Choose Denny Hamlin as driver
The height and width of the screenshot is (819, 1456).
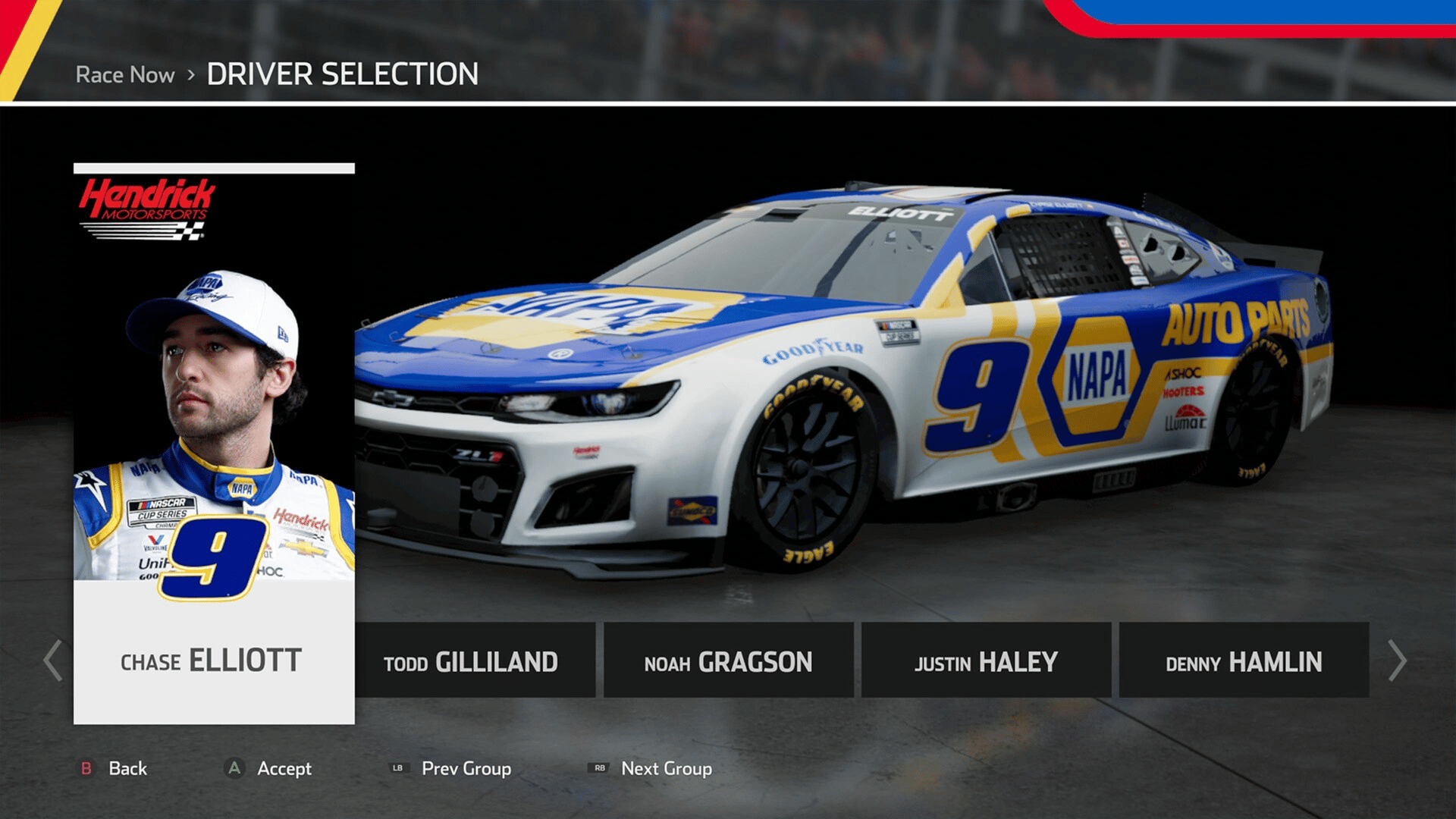[1244, 661]
